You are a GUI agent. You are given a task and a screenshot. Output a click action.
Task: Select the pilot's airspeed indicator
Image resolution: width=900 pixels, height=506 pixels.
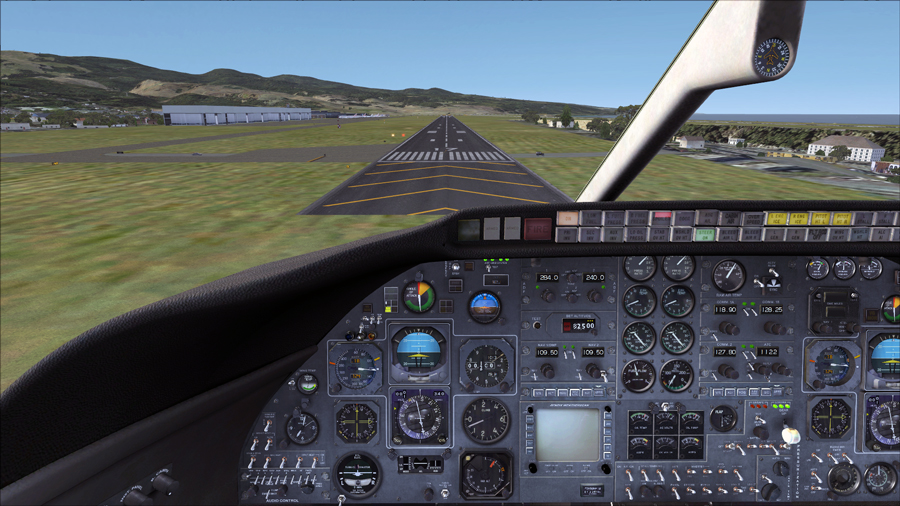tap(357, 367)
